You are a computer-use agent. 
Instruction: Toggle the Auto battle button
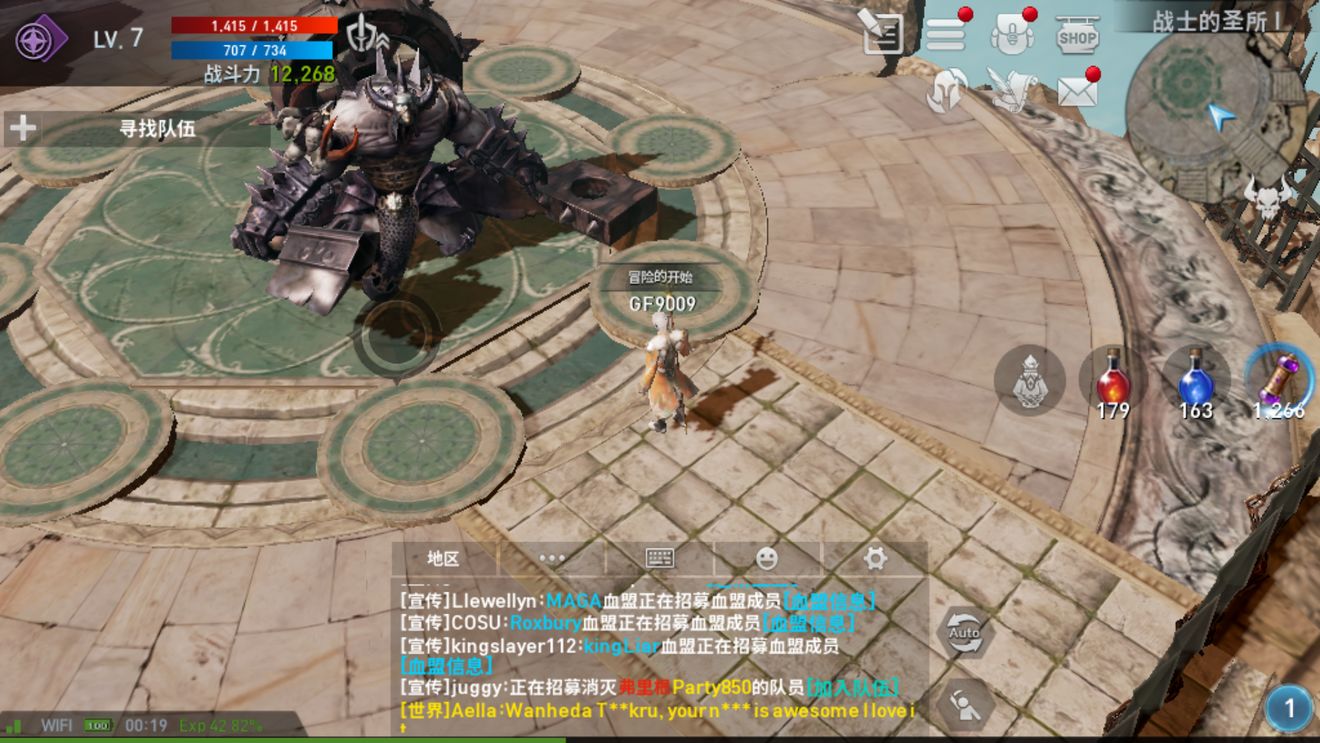click(964, 633)
